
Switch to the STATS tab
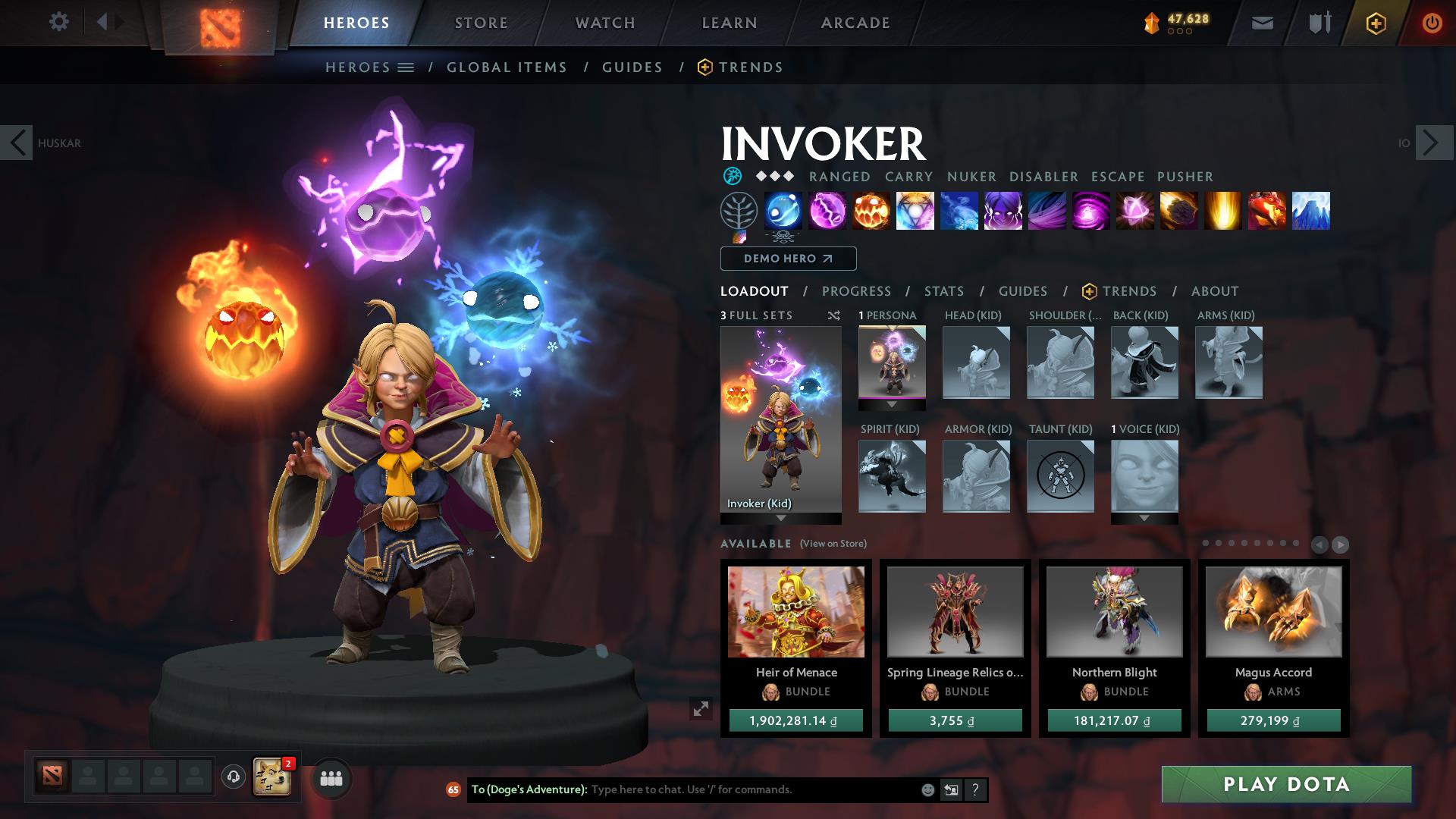(x=943, y=290)
